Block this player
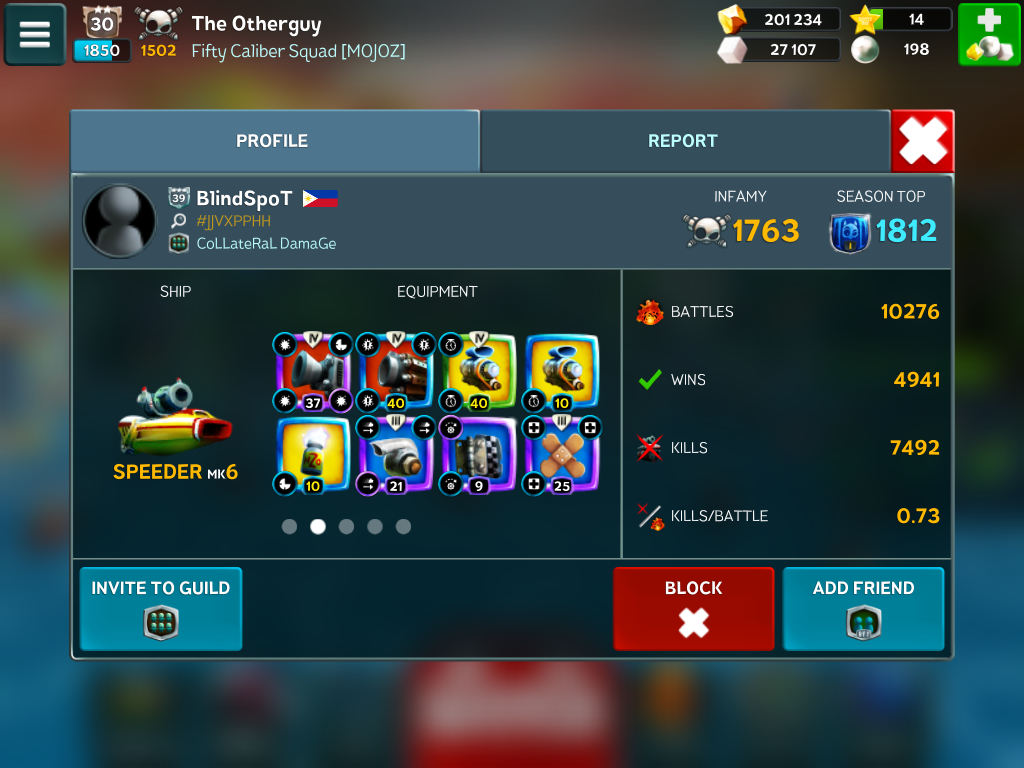Viewport: 1024px width, 768px height. coord(693,609)
